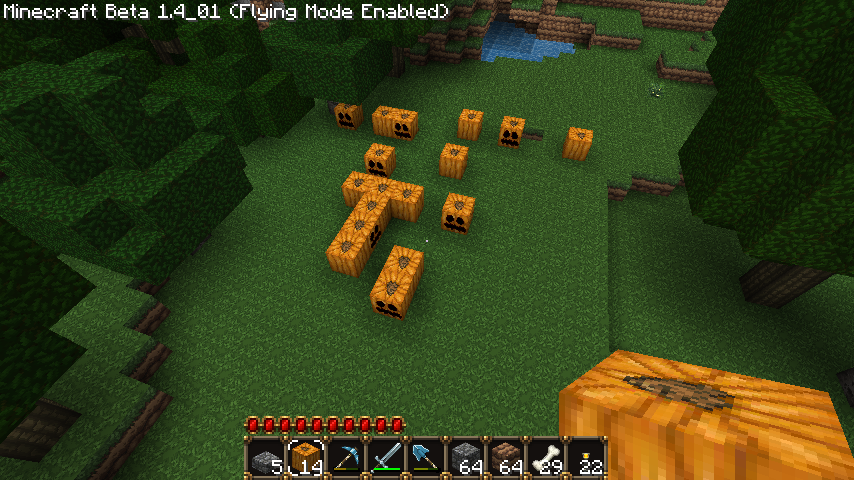Viewport: 854px width, 480px height.
Task: Choose the diamond pickaxe slot
Action: pos(346,457)
